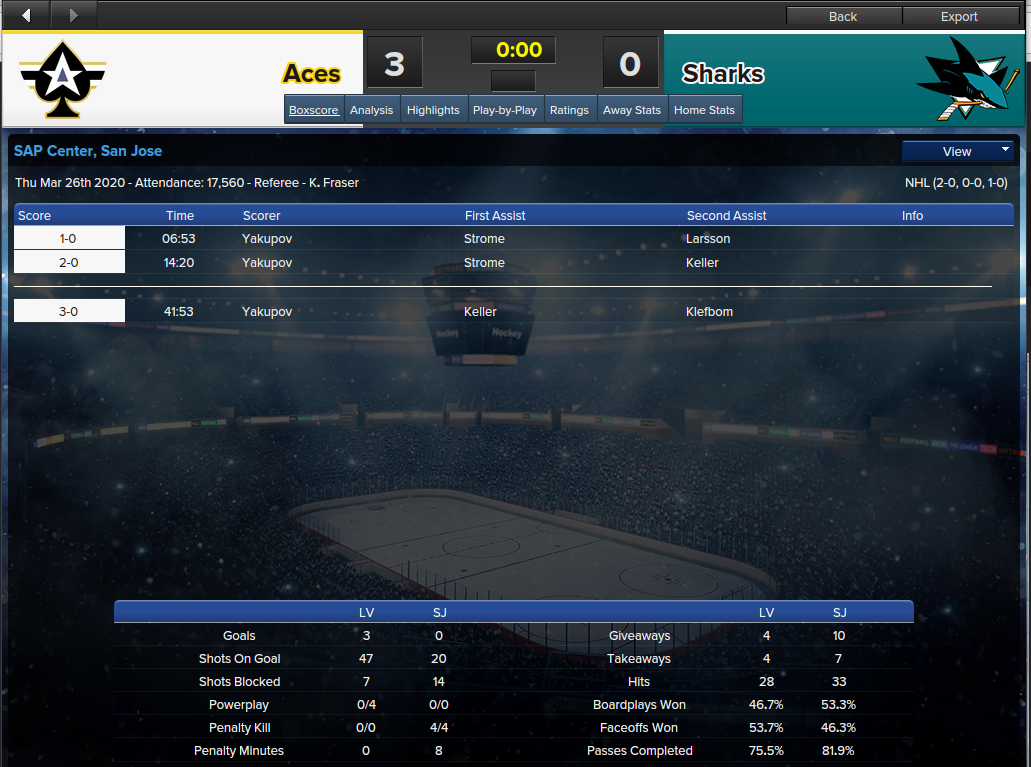Click the Aces team logo
This screenshot has height=767, width=1031.
click(63, 77)
